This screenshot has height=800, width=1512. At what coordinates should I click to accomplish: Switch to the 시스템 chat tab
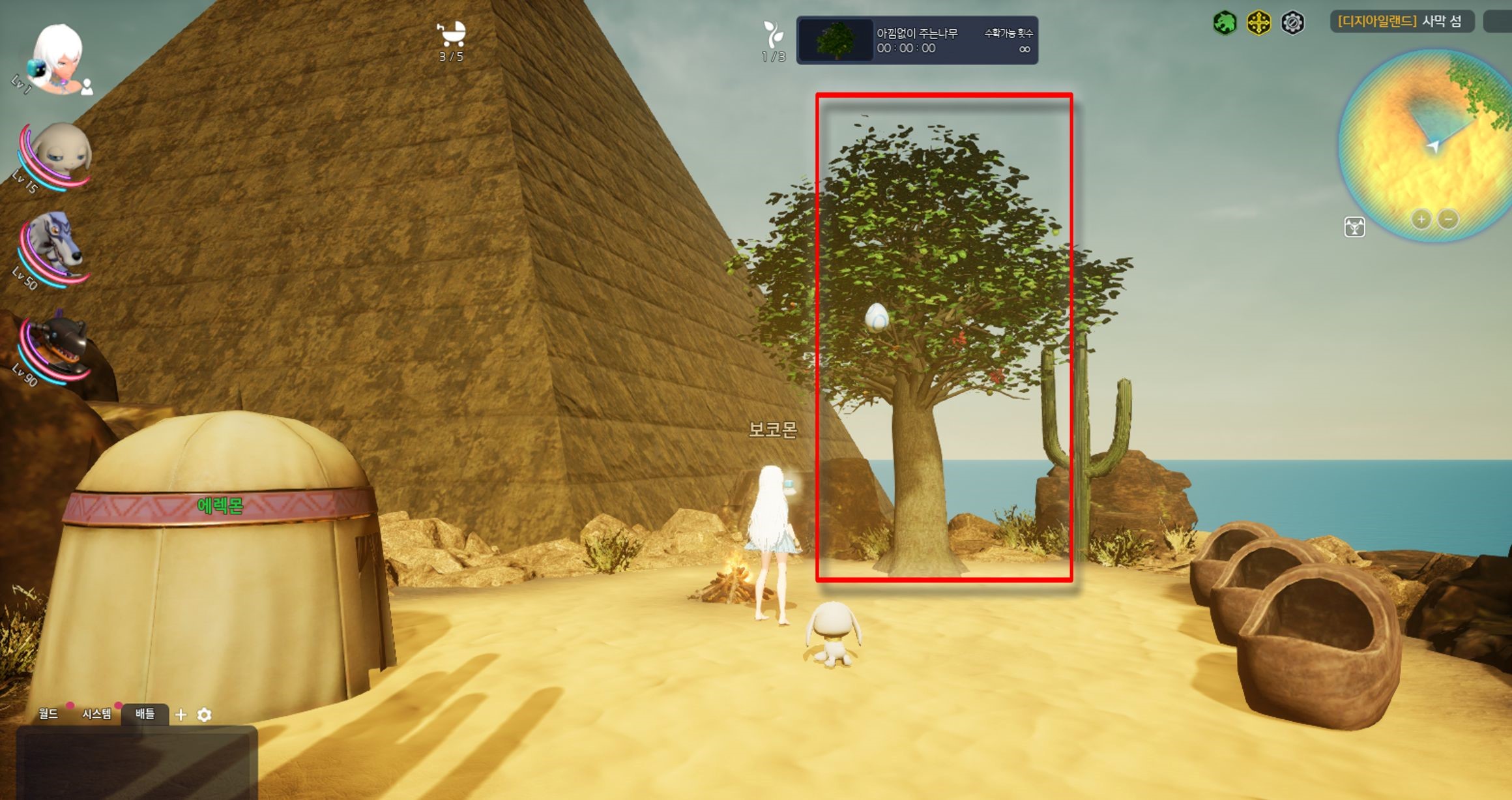[x=96, y=714]
